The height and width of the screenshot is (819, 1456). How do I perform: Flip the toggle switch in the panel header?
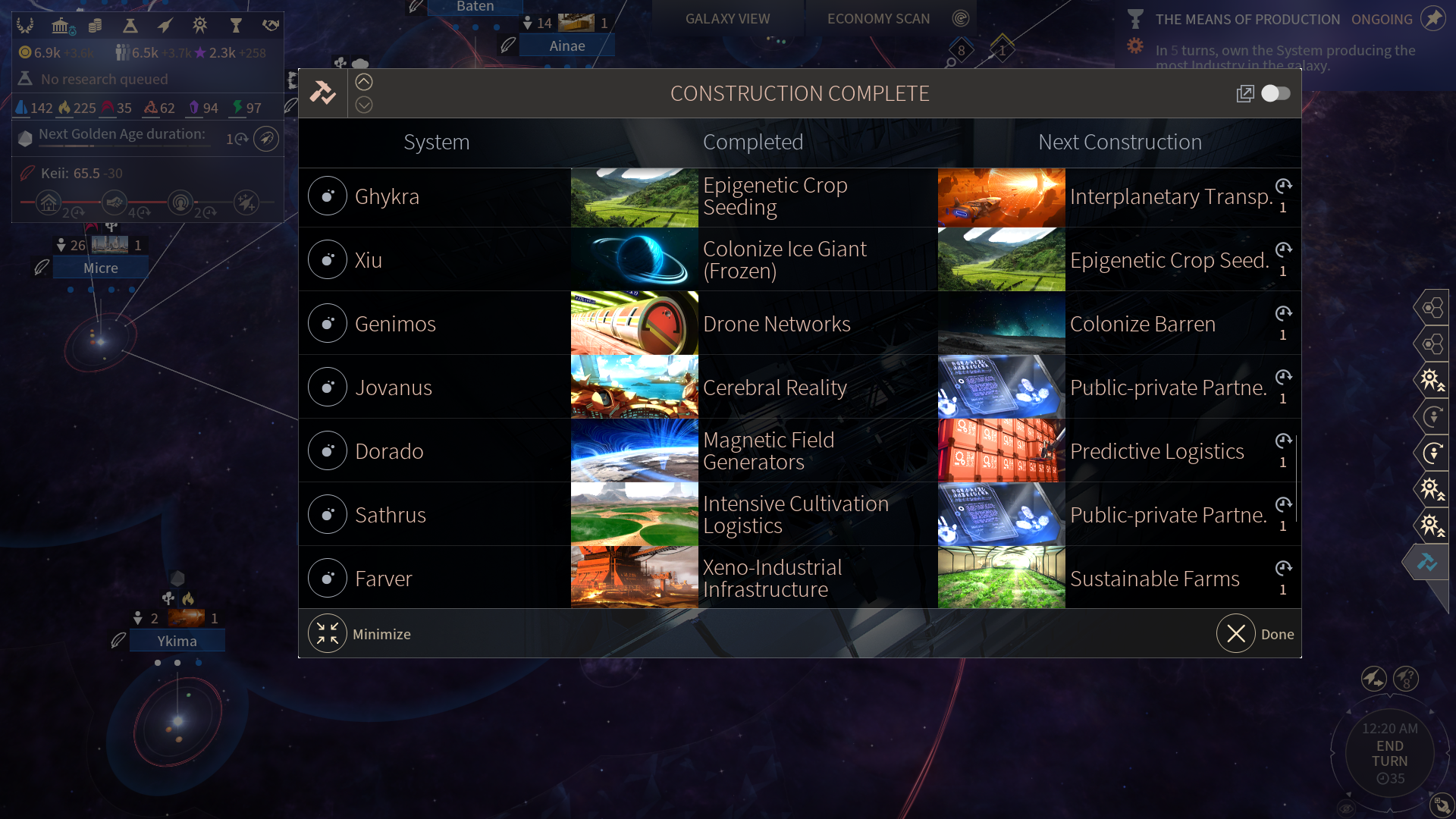coord(1276,93)
